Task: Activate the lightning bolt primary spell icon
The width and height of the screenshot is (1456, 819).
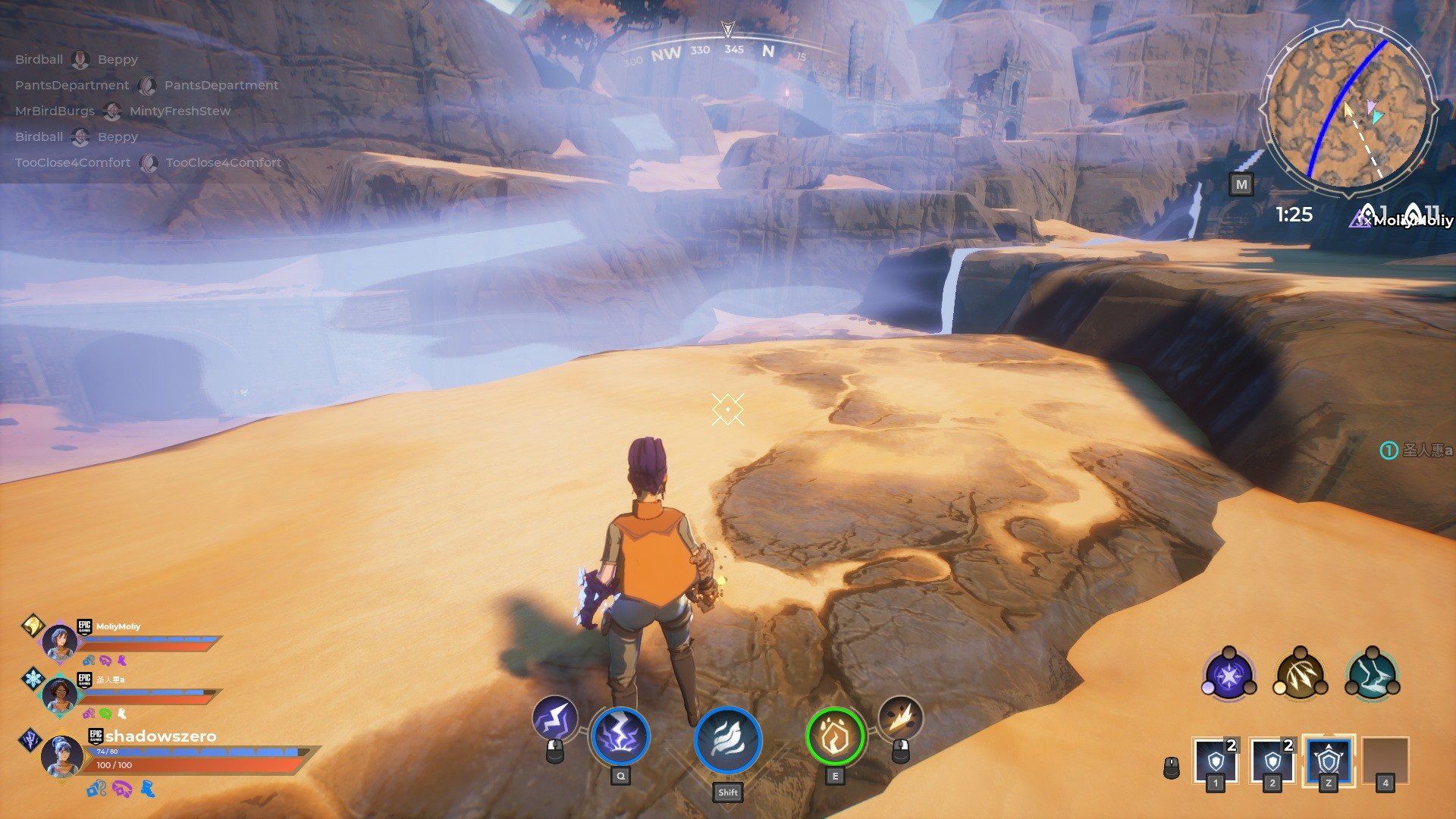Action: point(555,718)
